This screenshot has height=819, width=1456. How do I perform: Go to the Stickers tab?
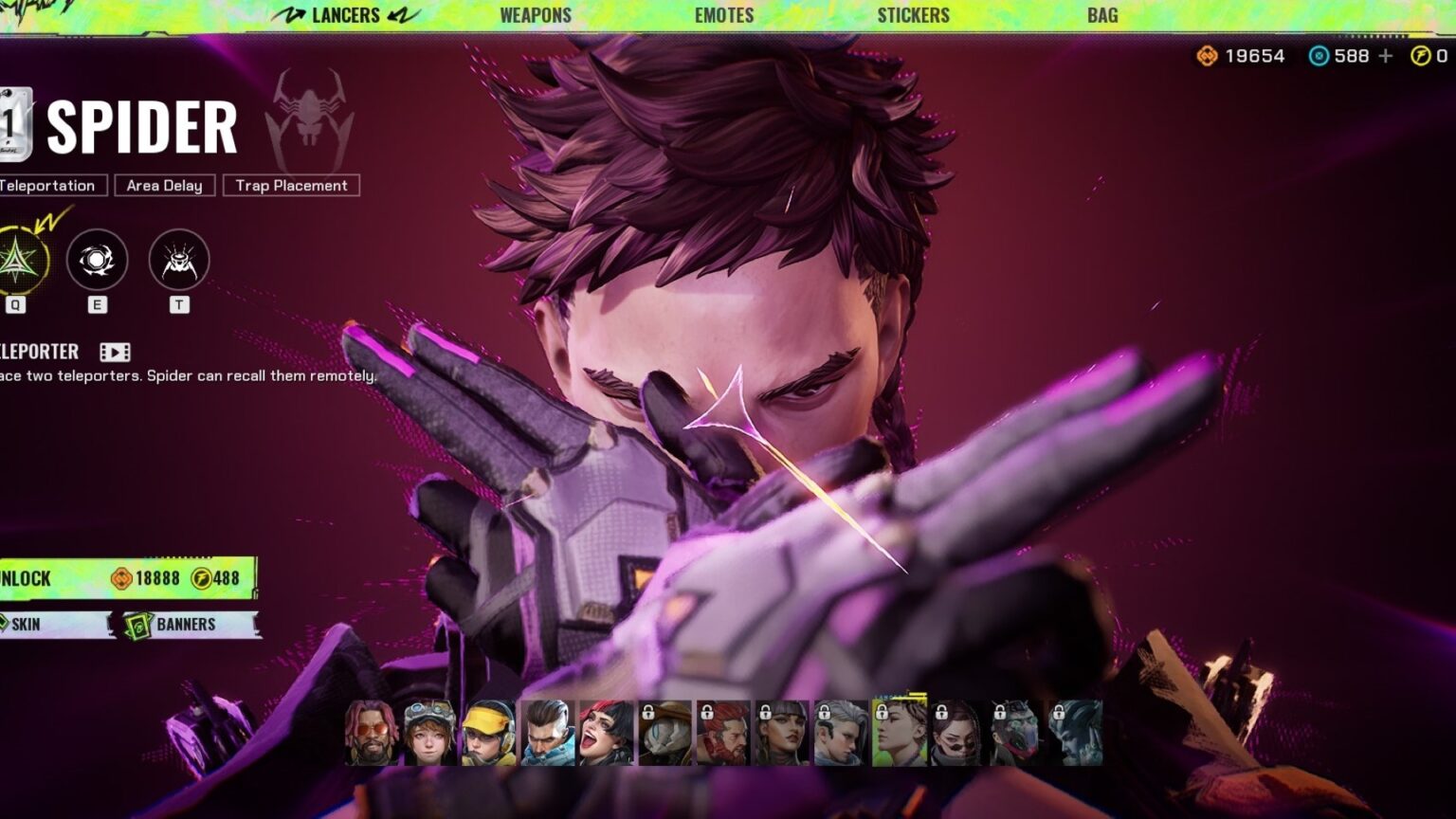(x=913, y=15)
